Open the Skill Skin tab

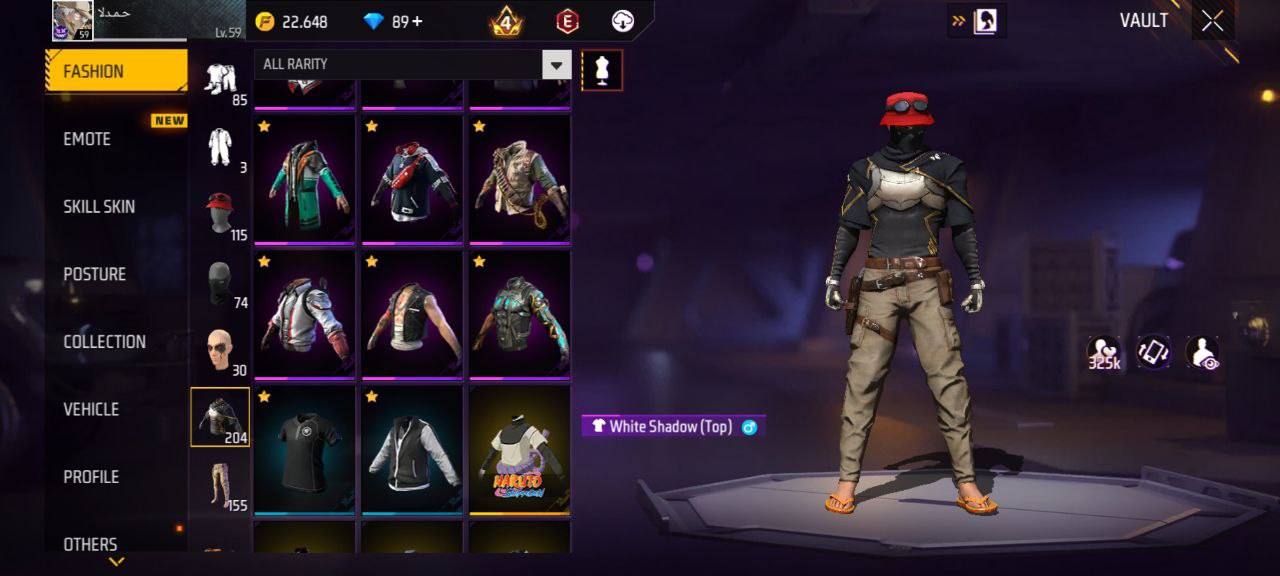click(99, 207)
